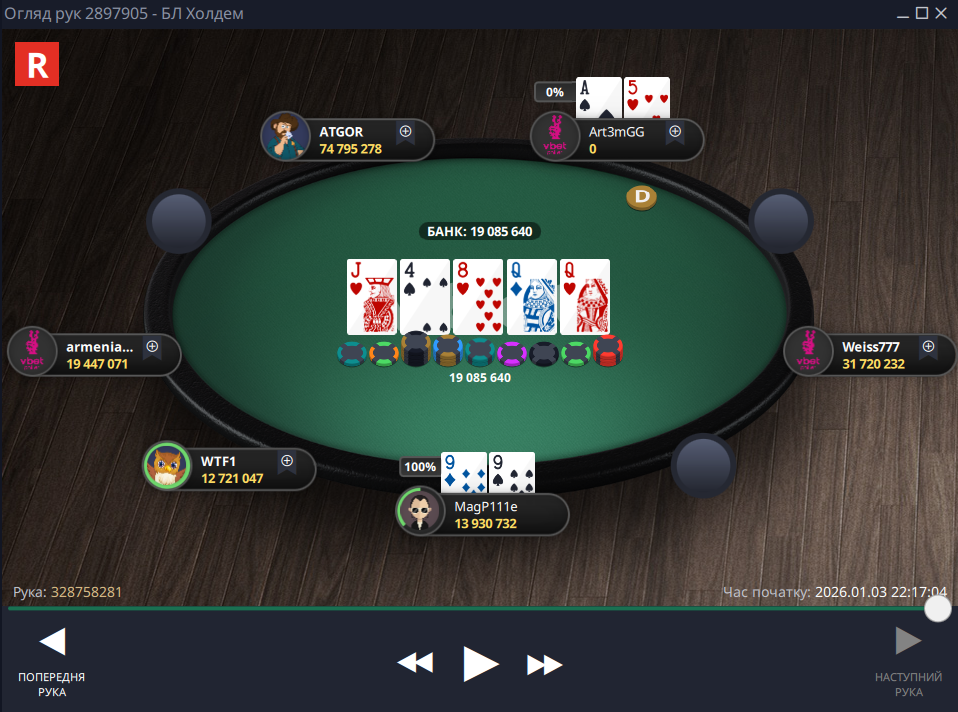Rewind the hand replay

(415, 663)
